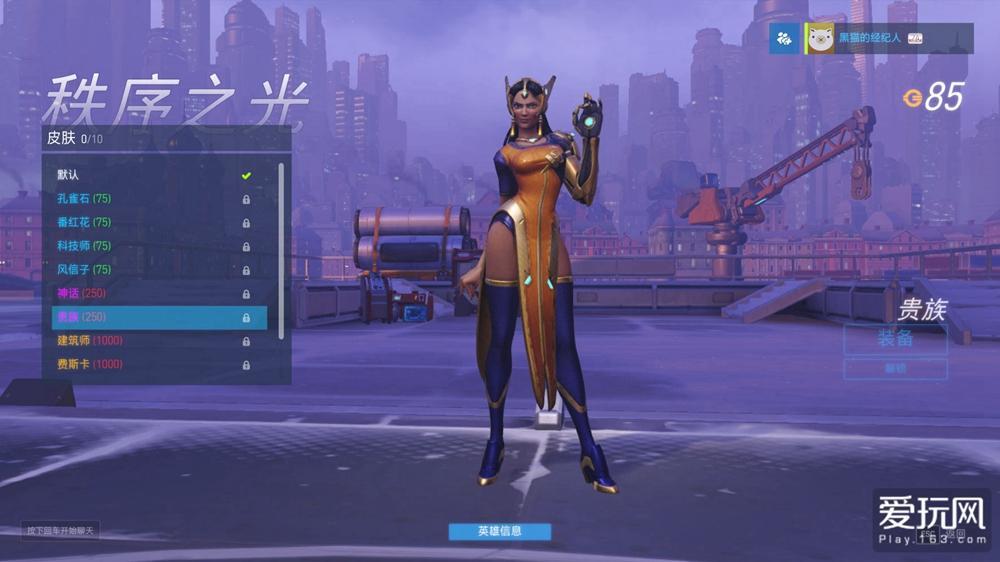Preview the 风信子 skin
This screenshot has height=562, width=1000.
coord(150,270)
